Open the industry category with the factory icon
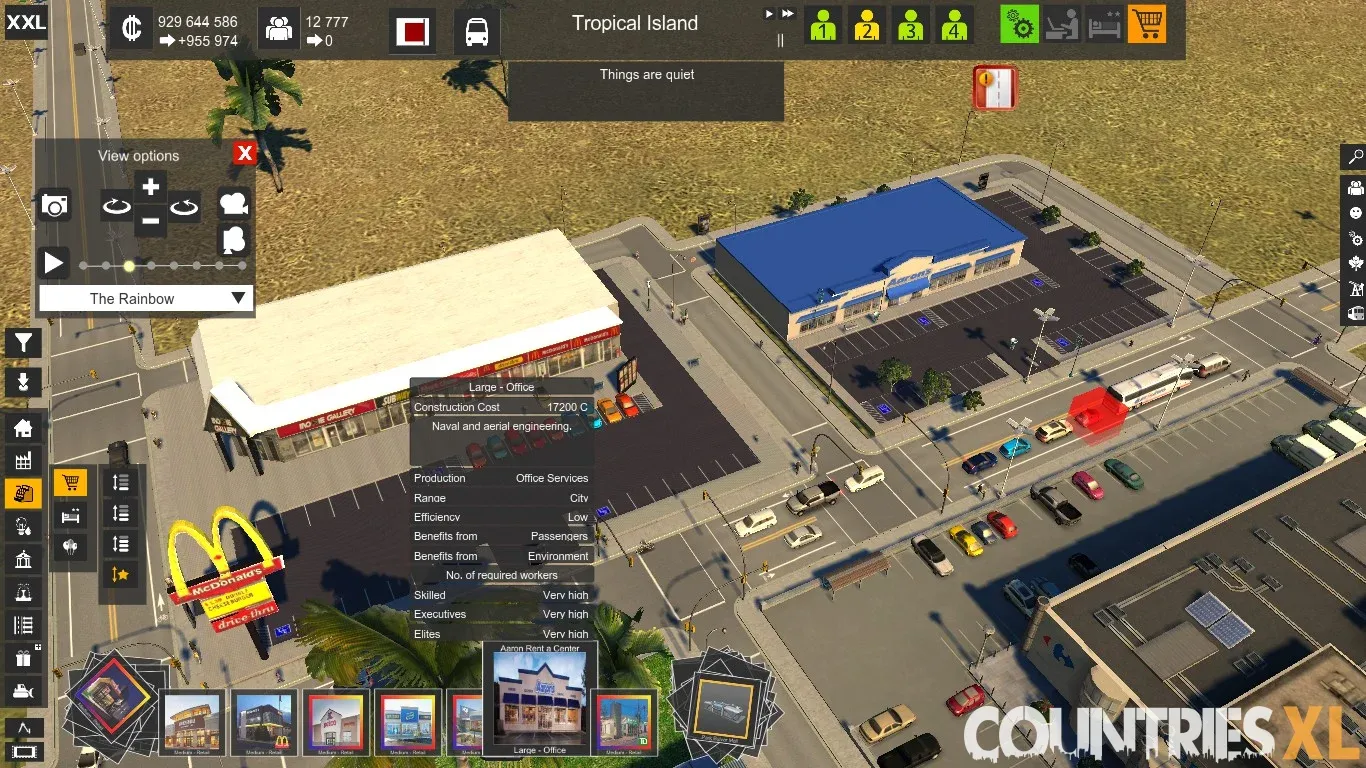The height and width of the screenshot is (768, 1366). 23,461
